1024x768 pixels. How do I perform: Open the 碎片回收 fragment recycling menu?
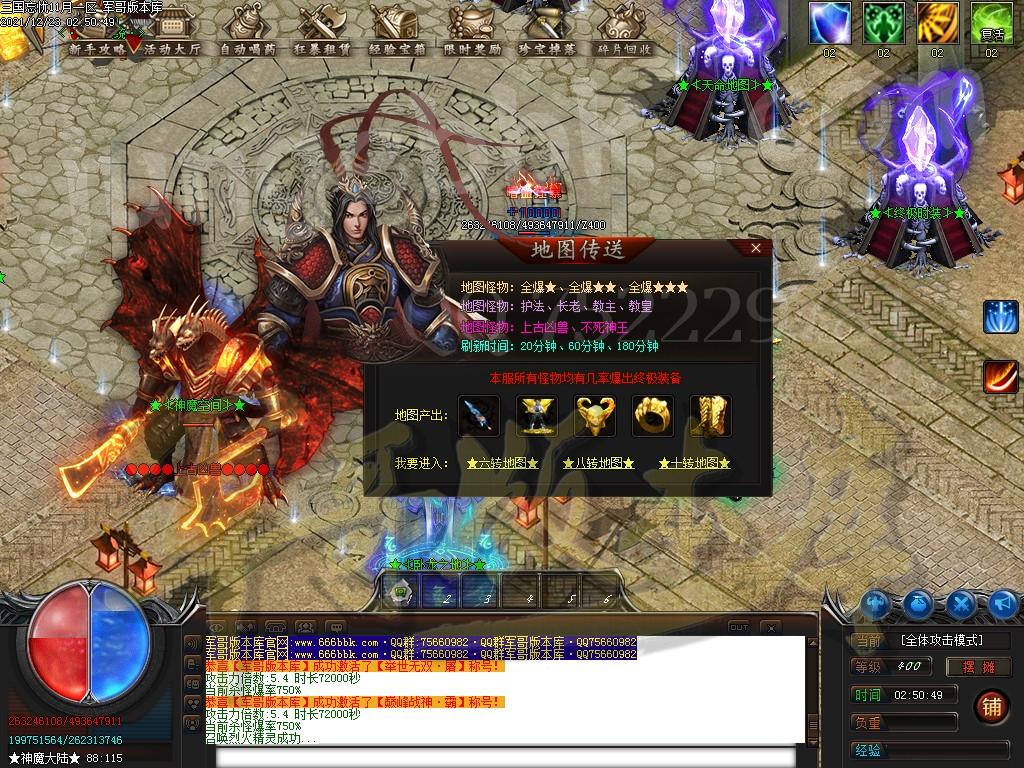pyautogui.click(x=624, y=47)
